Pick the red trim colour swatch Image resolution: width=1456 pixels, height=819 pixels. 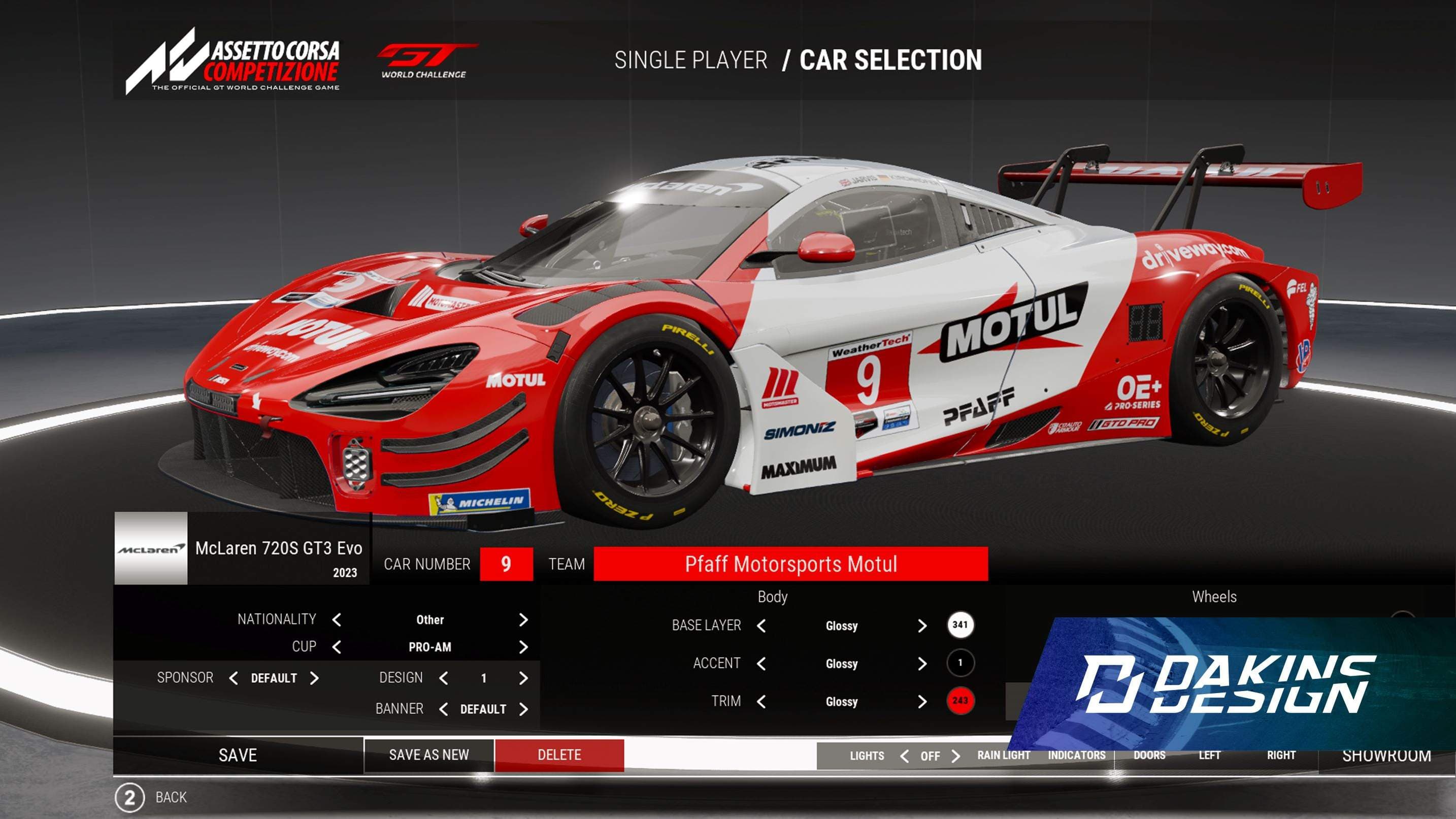coord(959,701)
